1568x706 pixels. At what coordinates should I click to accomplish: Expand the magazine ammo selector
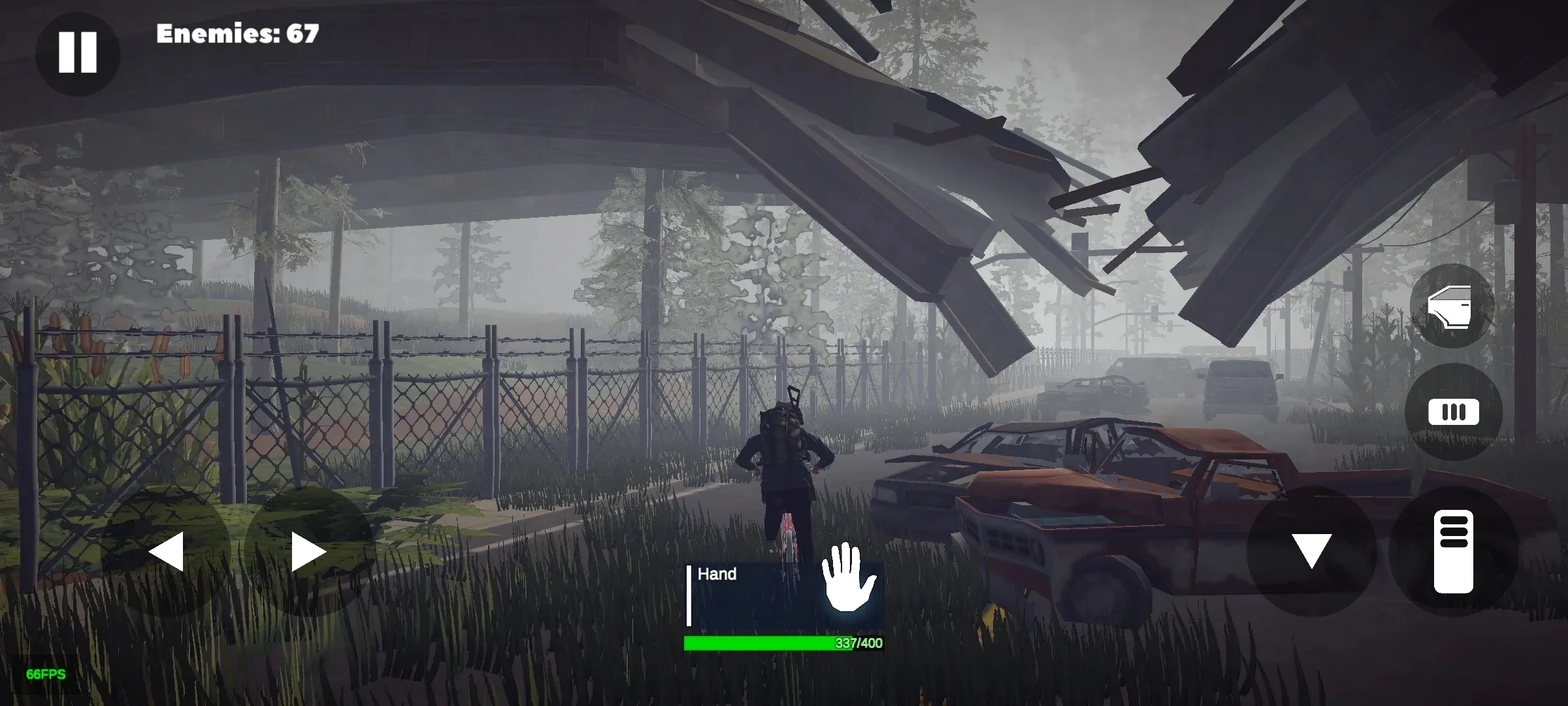tap(1455, 412)
